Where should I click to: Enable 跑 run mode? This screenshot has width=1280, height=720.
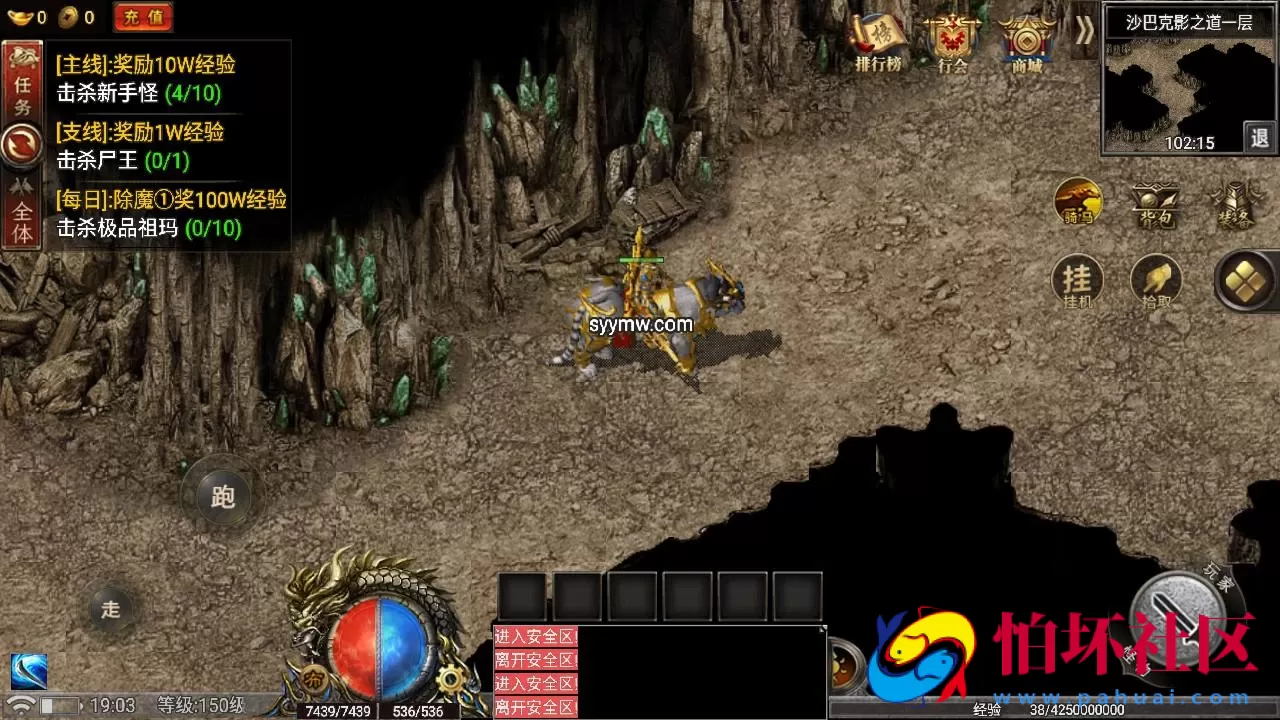tap(222, 497)
